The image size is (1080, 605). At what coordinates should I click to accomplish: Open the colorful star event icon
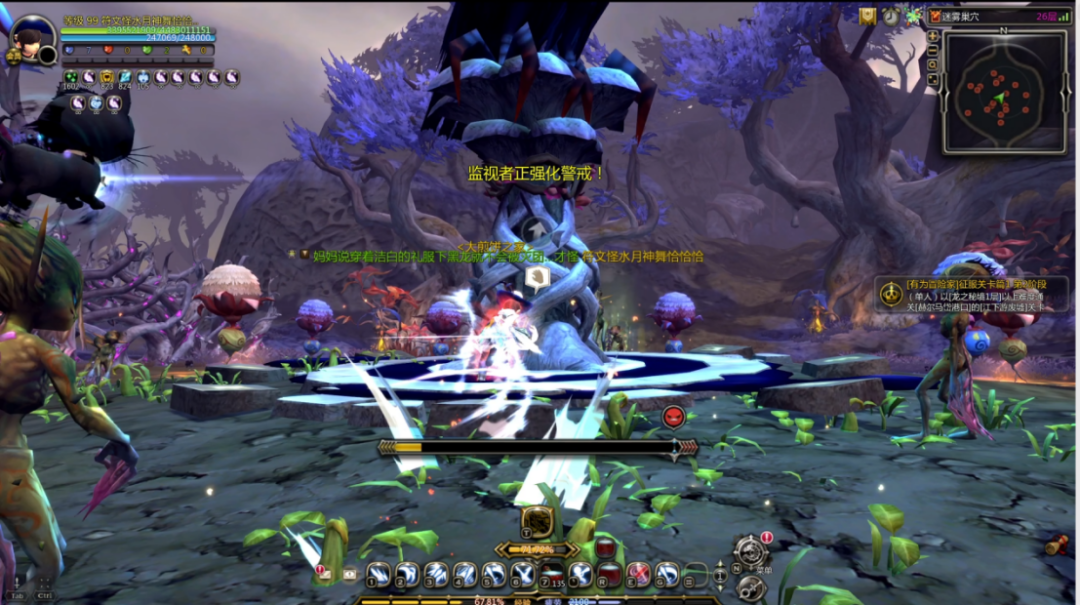913,16
